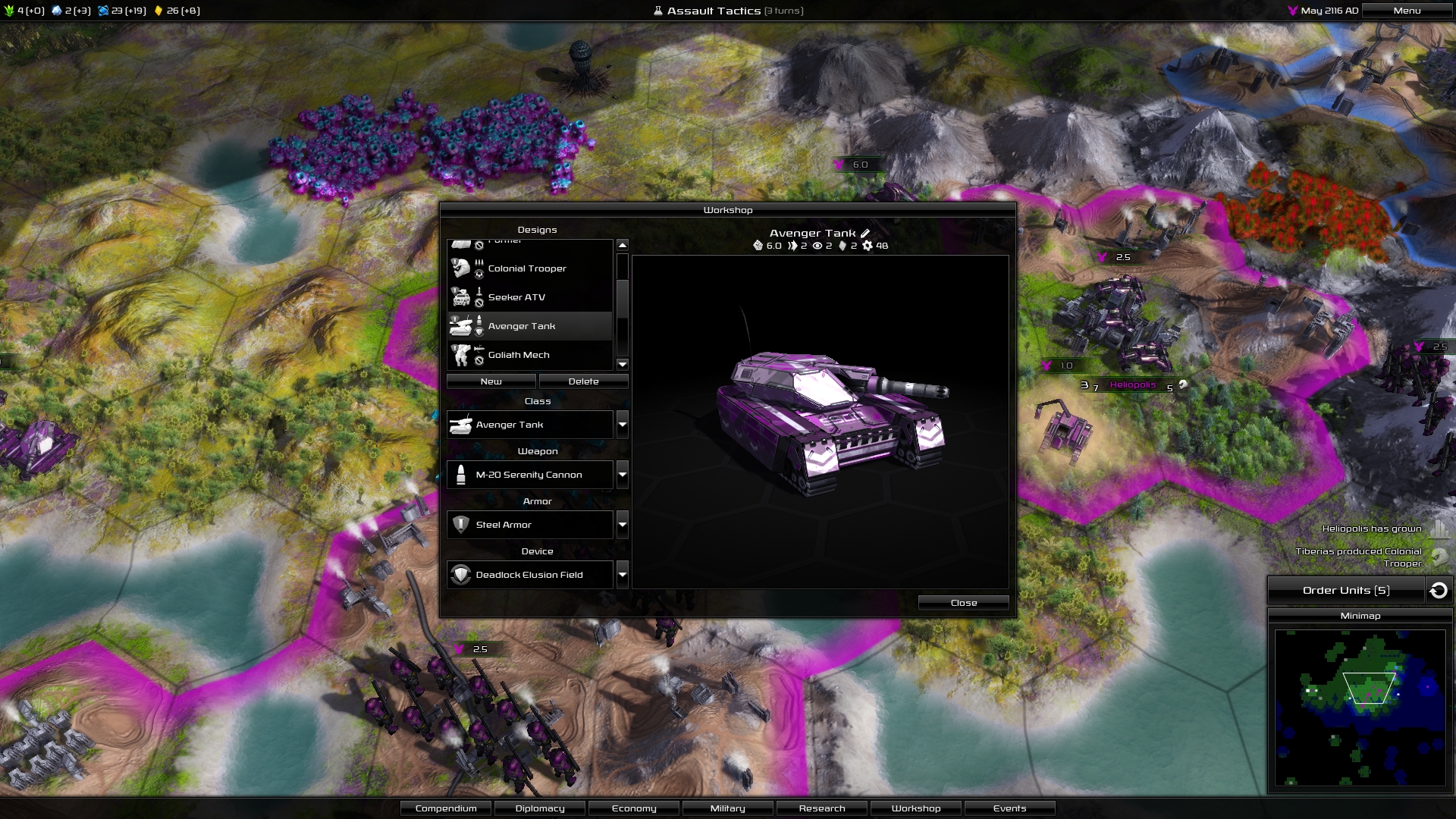Click the Delete design button
1456x819 pixels.
coord(584,381)
